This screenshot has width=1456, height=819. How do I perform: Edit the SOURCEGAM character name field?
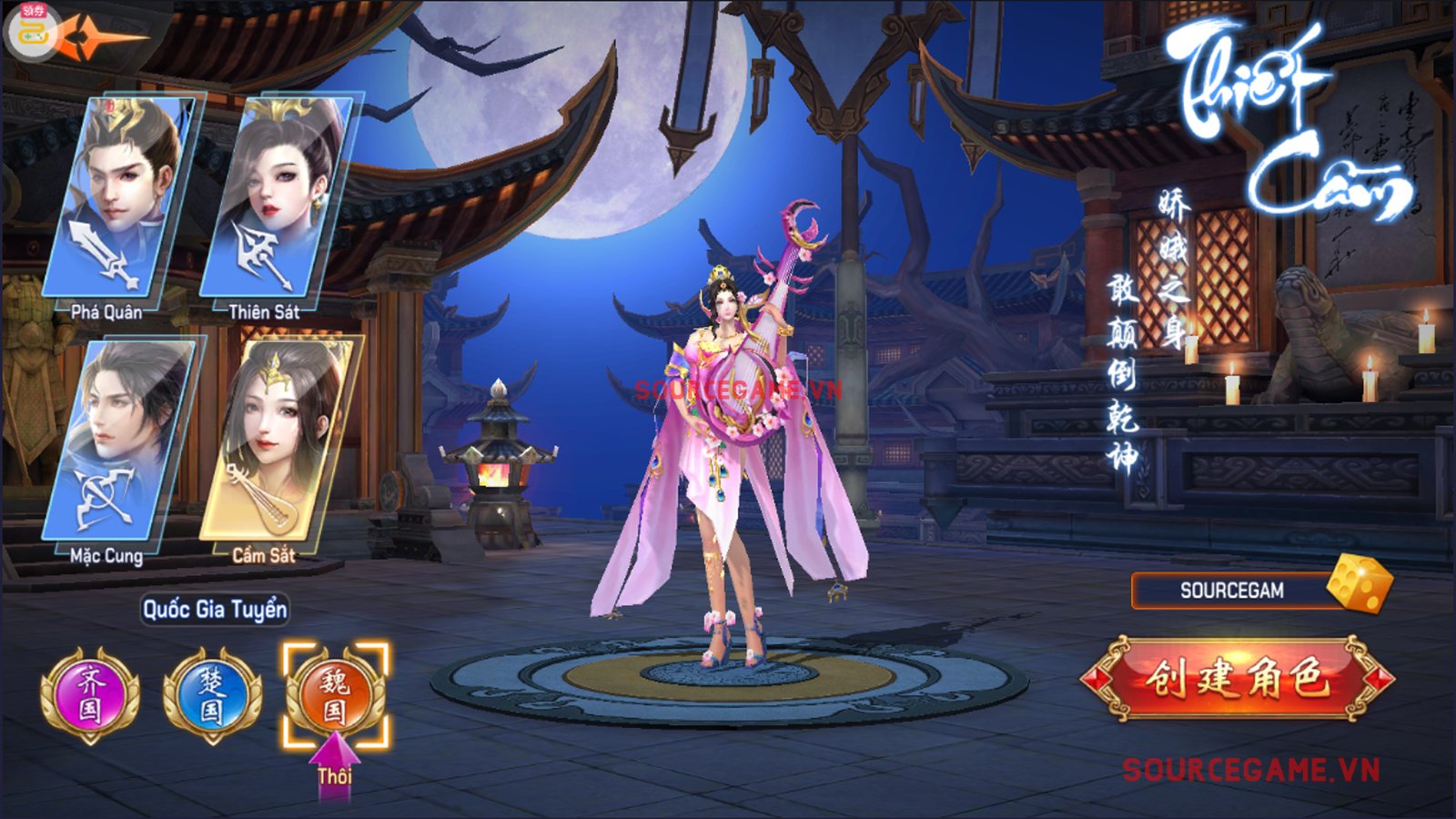coord(1230,591)
